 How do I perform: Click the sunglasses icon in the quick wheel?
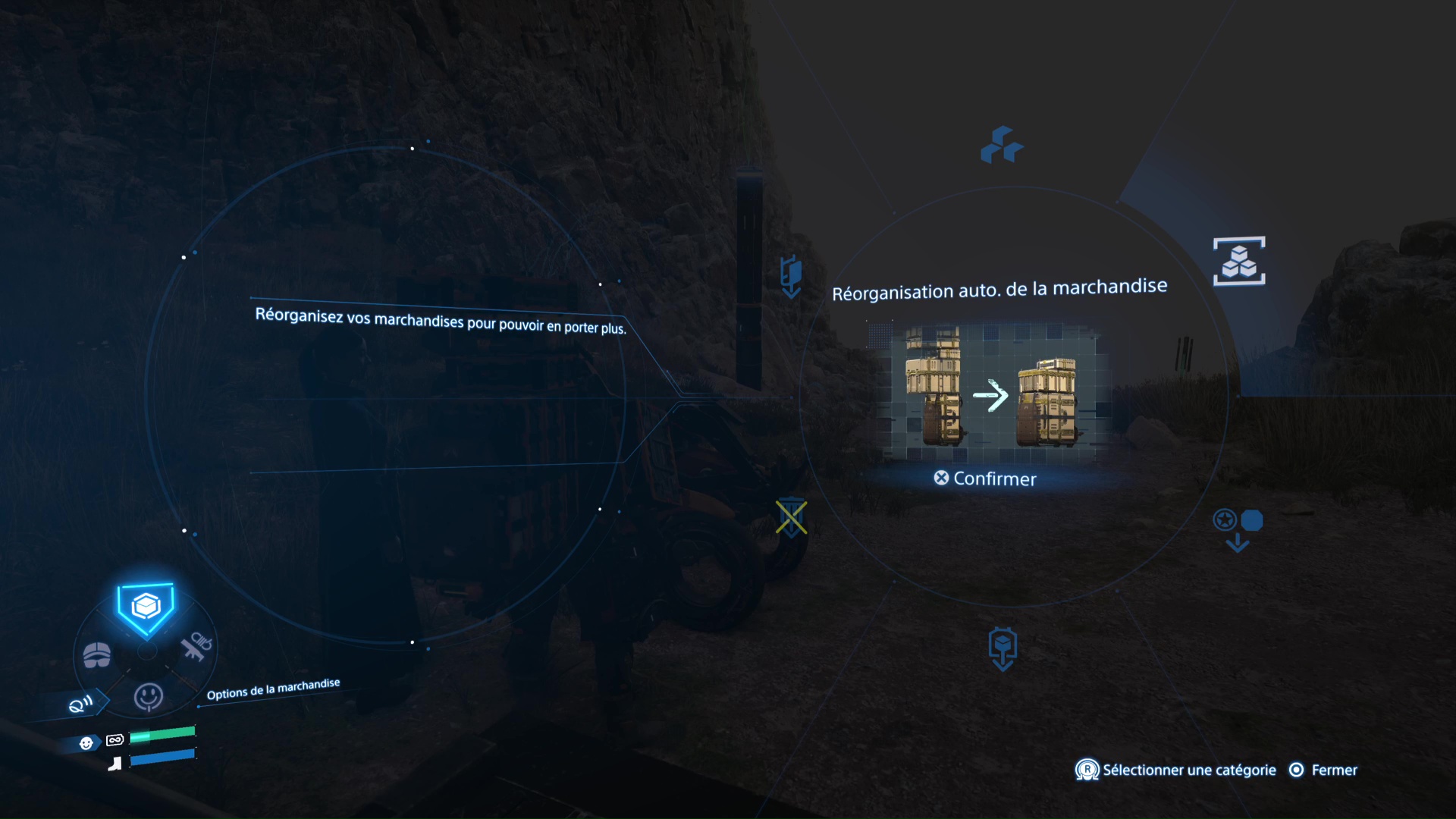coord(97,655)
